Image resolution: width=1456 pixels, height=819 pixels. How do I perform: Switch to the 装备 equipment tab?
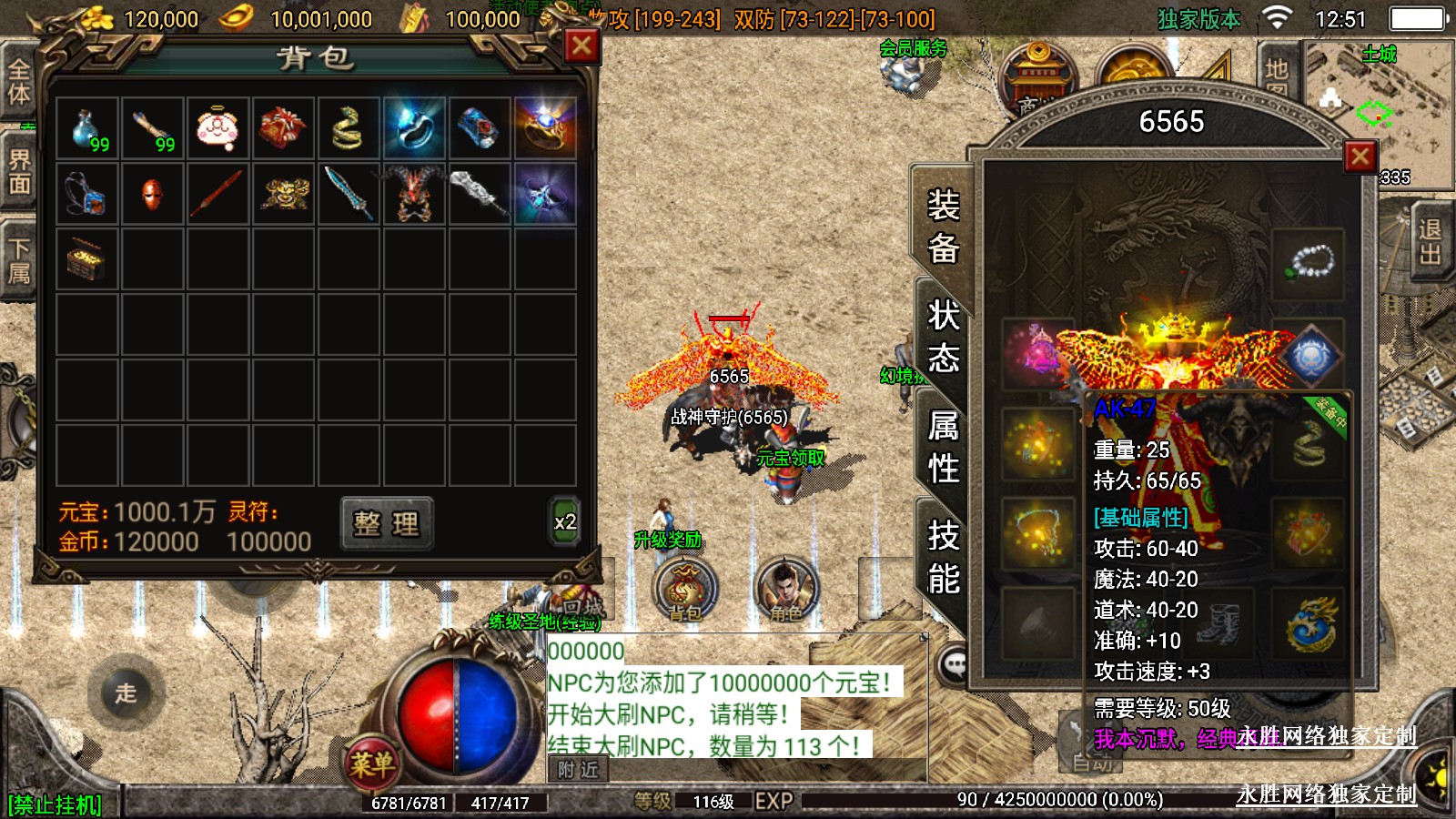tap(944, 226)
